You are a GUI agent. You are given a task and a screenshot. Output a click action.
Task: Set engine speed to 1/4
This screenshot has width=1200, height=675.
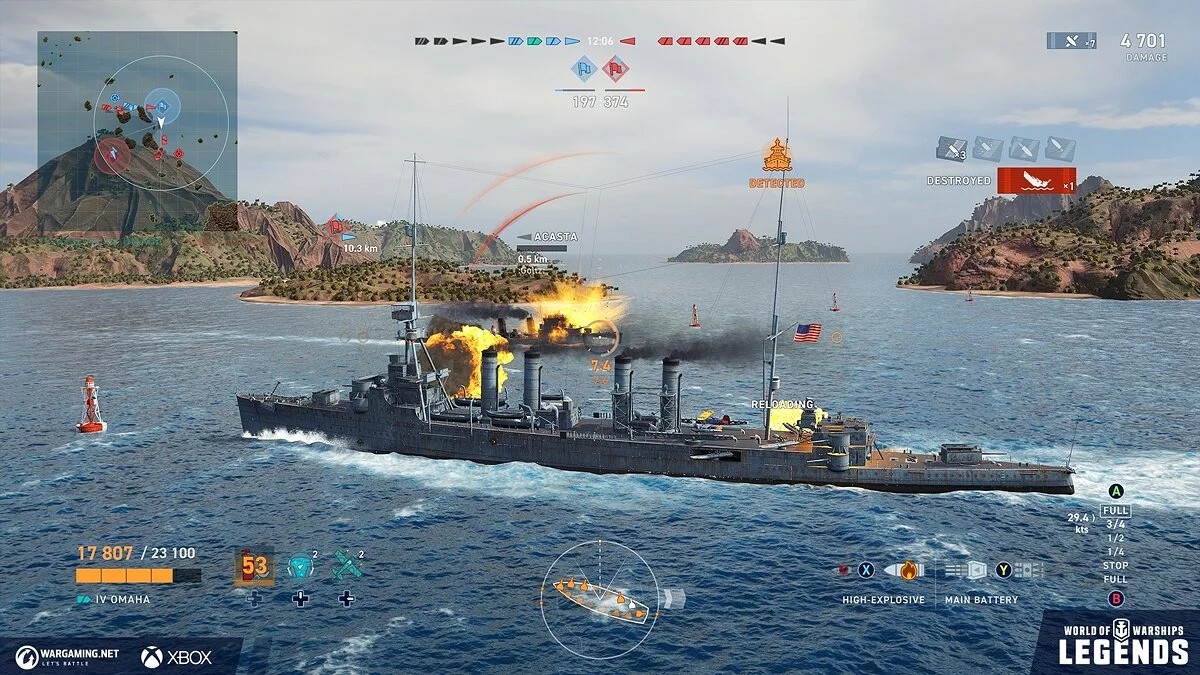[x=1115, y=552]
